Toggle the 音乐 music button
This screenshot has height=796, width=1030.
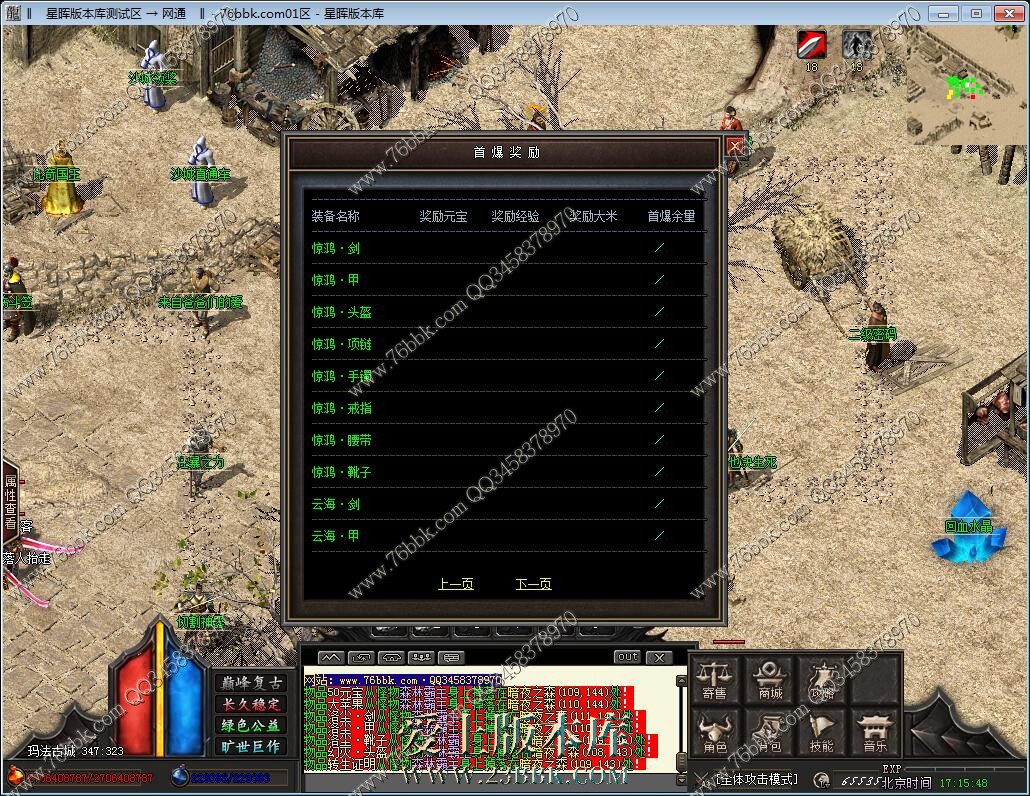pos(874,733)
